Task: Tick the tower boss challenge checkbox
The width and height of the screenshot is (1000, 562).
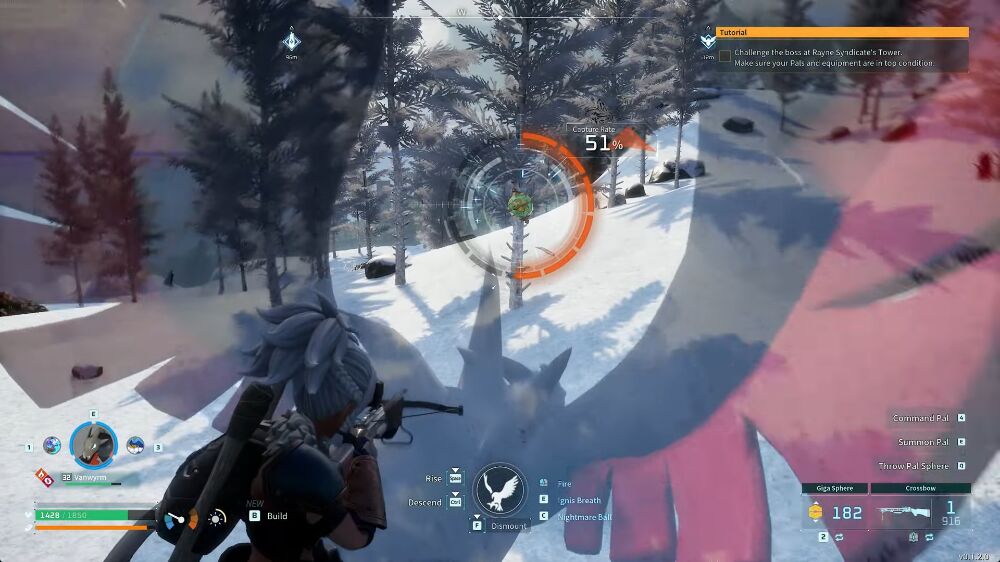Action: 725,56
